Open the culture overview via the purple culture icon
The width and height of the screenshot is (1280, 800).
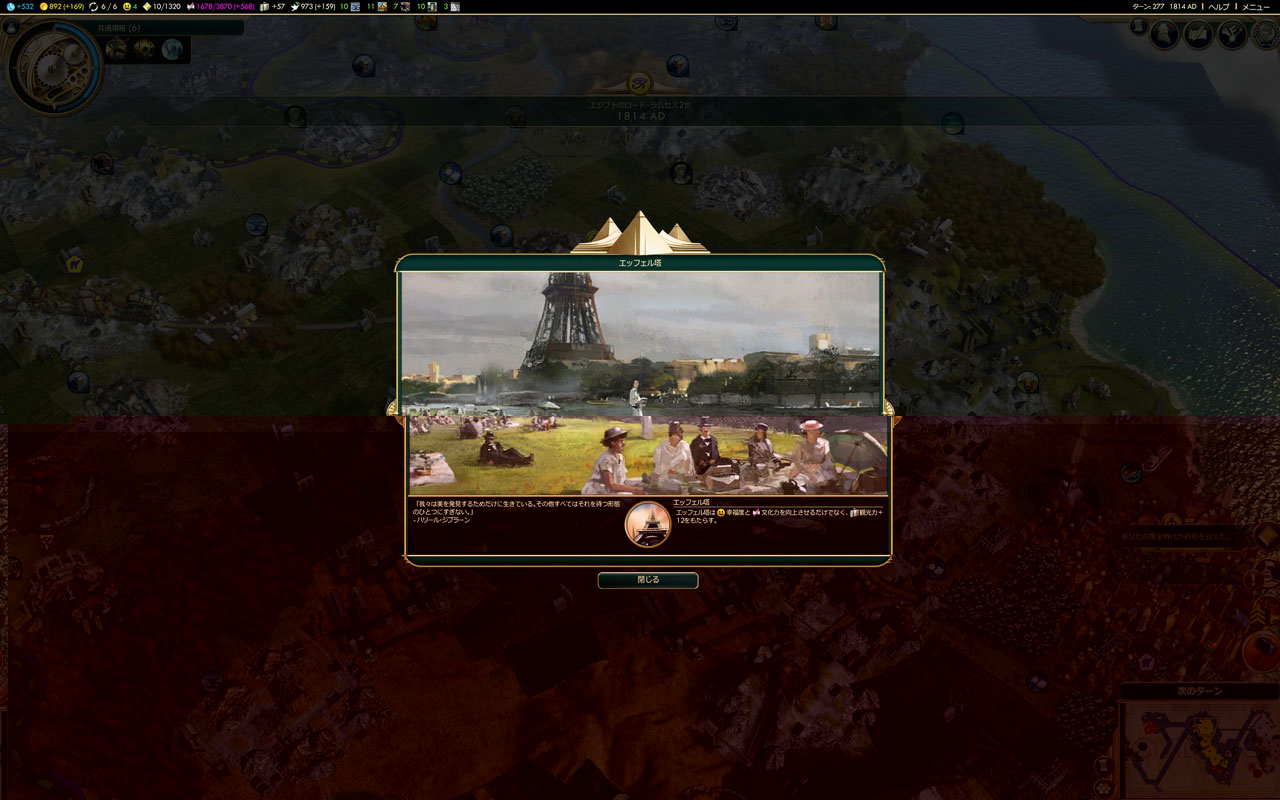point(189,6)
